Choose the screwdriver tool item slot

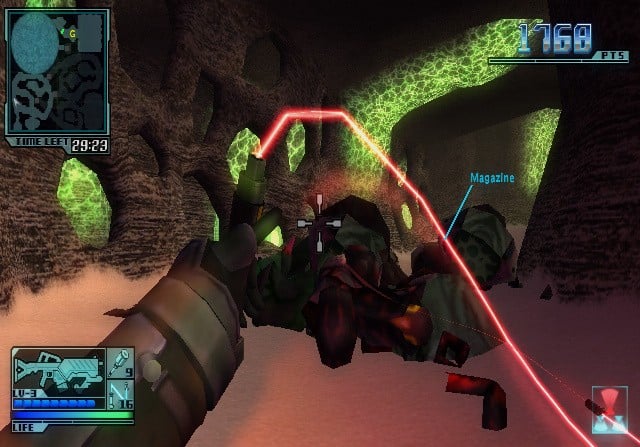120,361
